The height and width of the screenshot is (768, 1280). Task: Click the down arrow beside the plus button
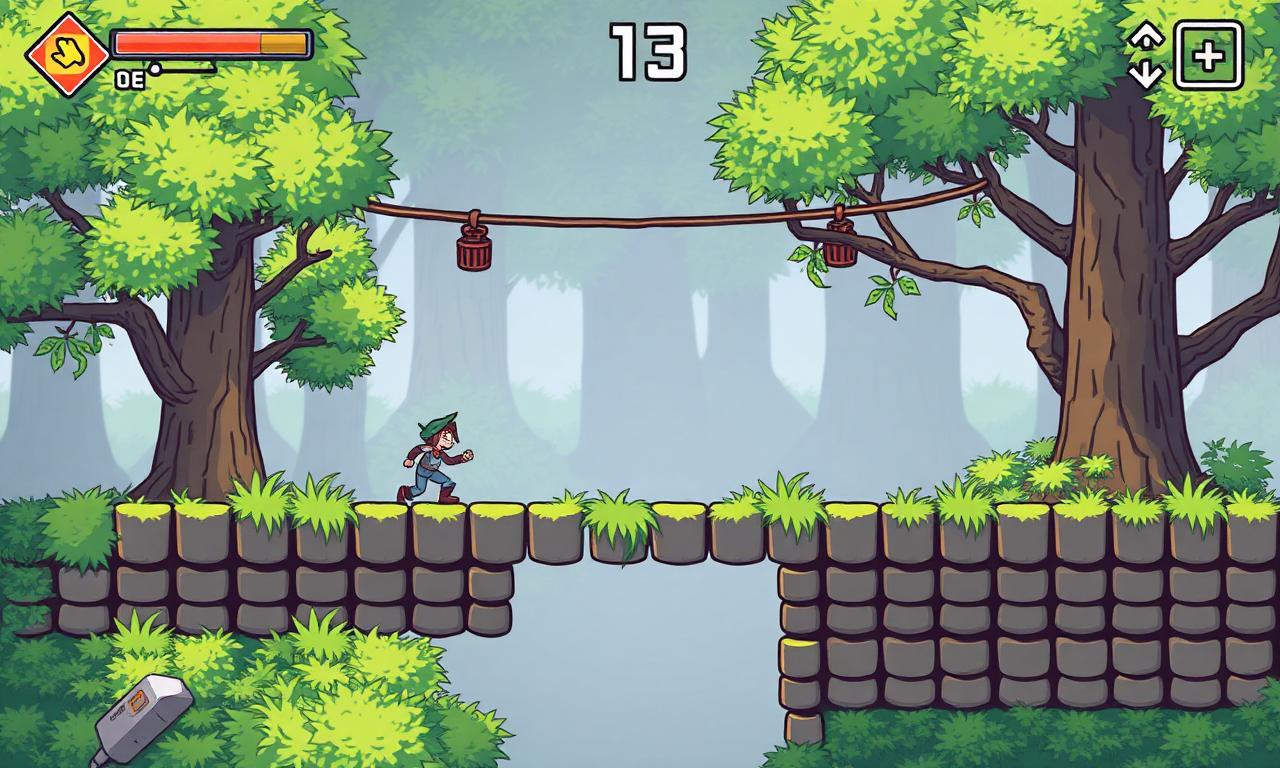click(x=1146, y=74)
